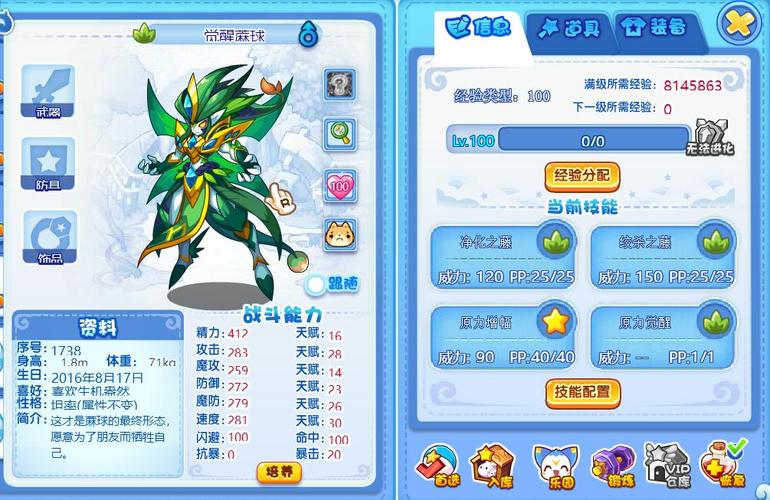This screenshot has height=500, width=770.
Task: Switch to the 信息 info tab
Action: [479, 27]
